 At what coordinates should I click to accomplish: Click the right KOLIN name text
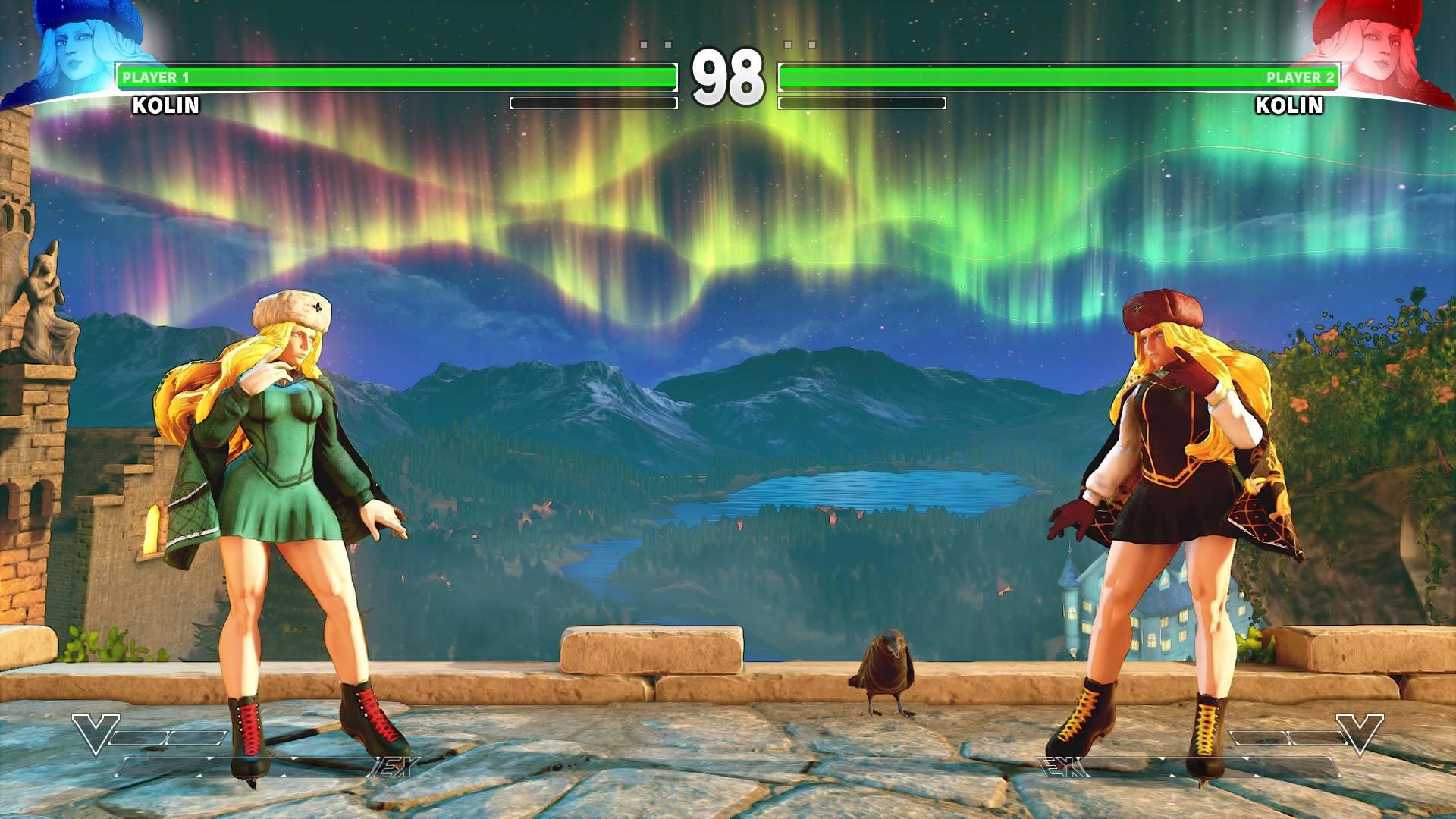point(1289,106)
